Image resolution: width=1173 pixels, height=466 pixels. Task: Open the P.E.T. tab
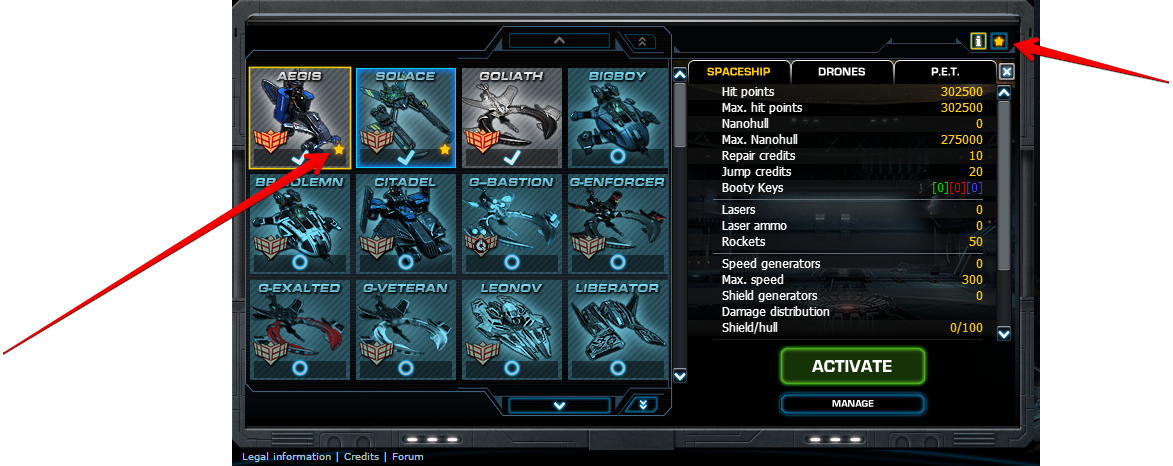[945, 72]
